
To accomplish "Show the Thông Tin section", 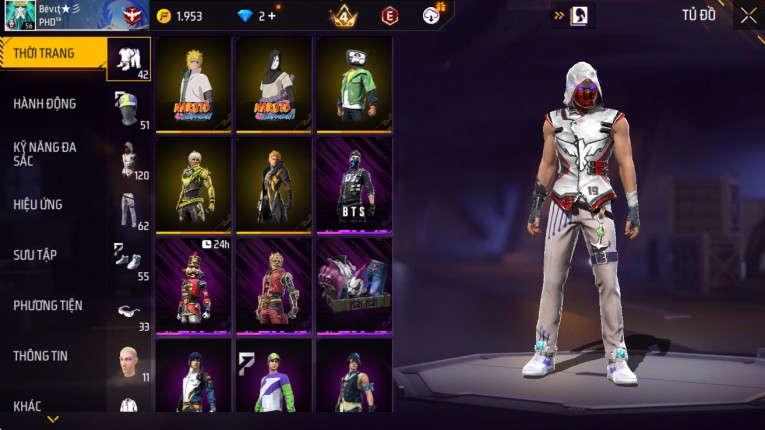I will [x=39, y=355].
